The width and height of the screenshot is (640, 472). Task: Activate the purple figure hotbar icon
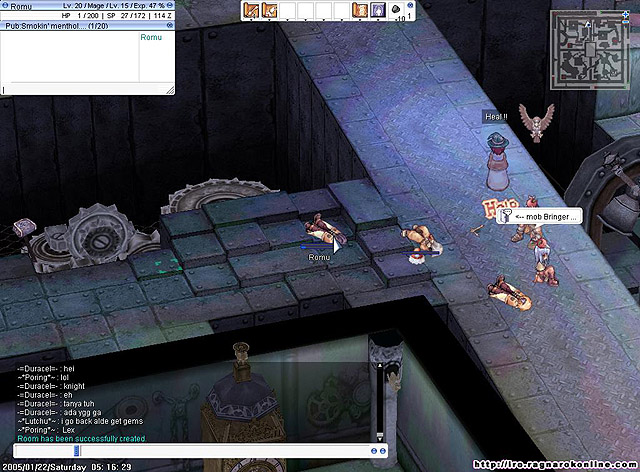click(x=378, y=10)
